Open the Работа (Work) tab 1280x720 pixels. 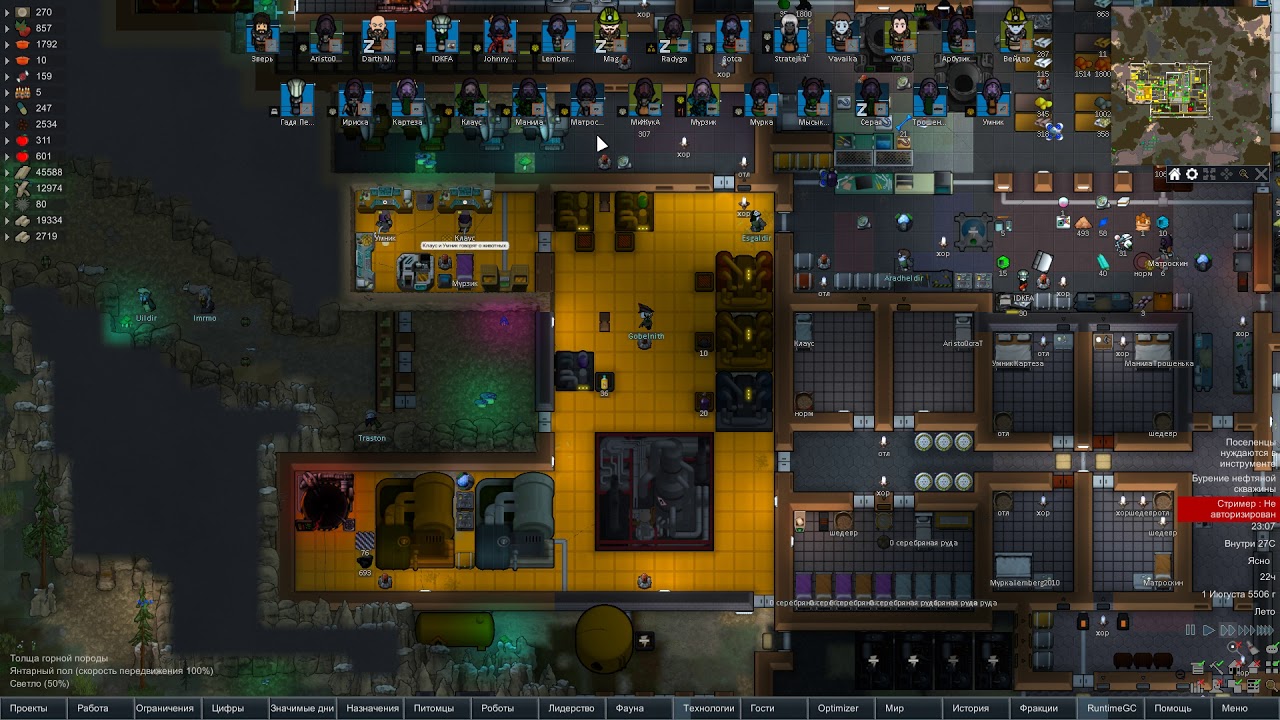pos(93,708)
